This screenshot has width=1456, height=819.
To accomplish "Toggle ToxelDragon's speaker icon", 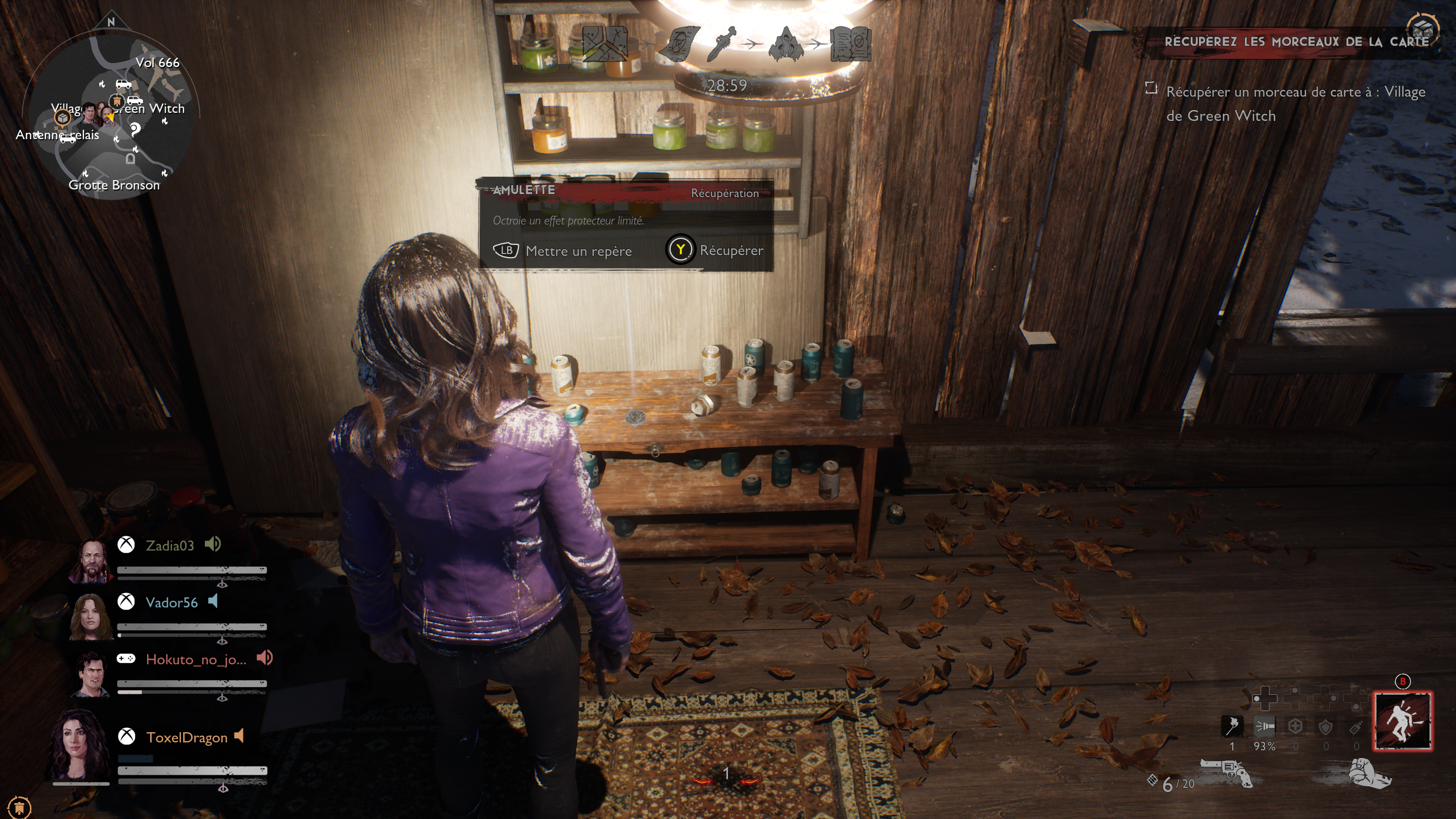I will pyautogui.click(x=239, y=736).
